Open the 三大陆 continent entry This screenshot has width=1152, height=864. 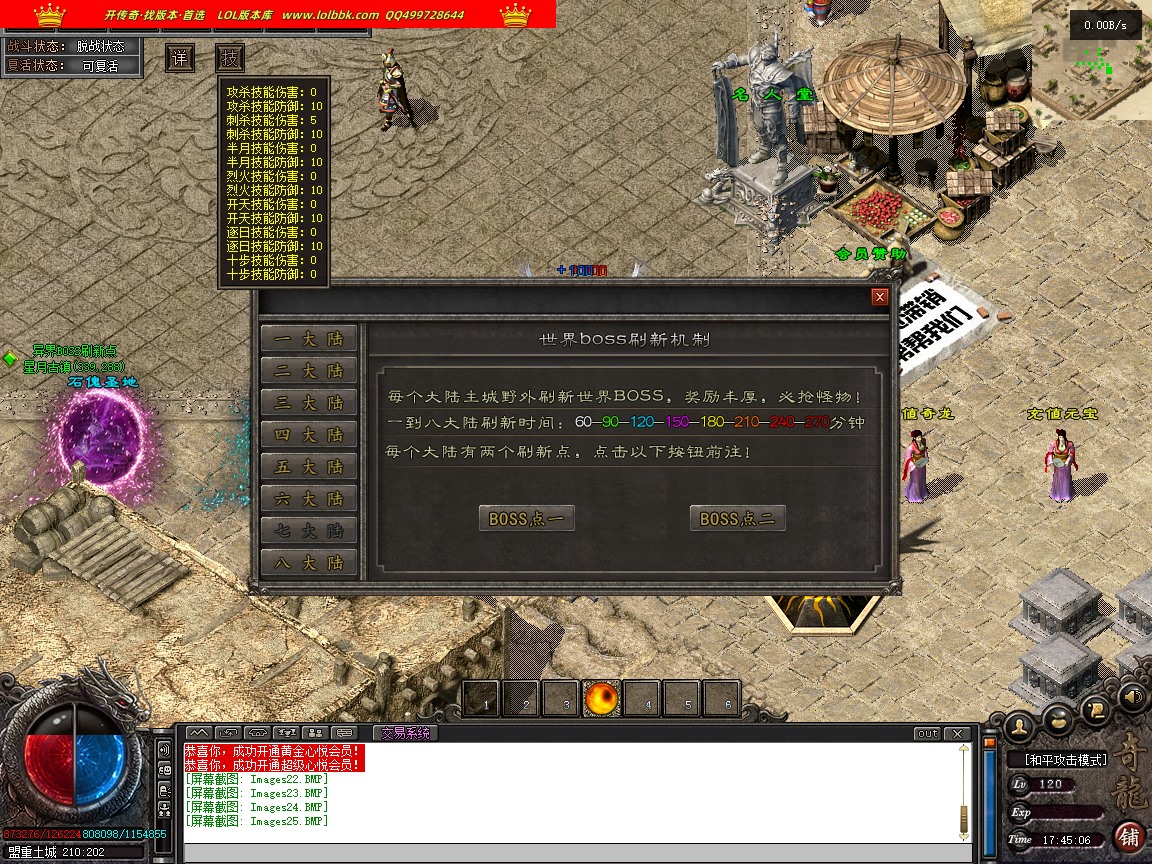coord(308,403)
